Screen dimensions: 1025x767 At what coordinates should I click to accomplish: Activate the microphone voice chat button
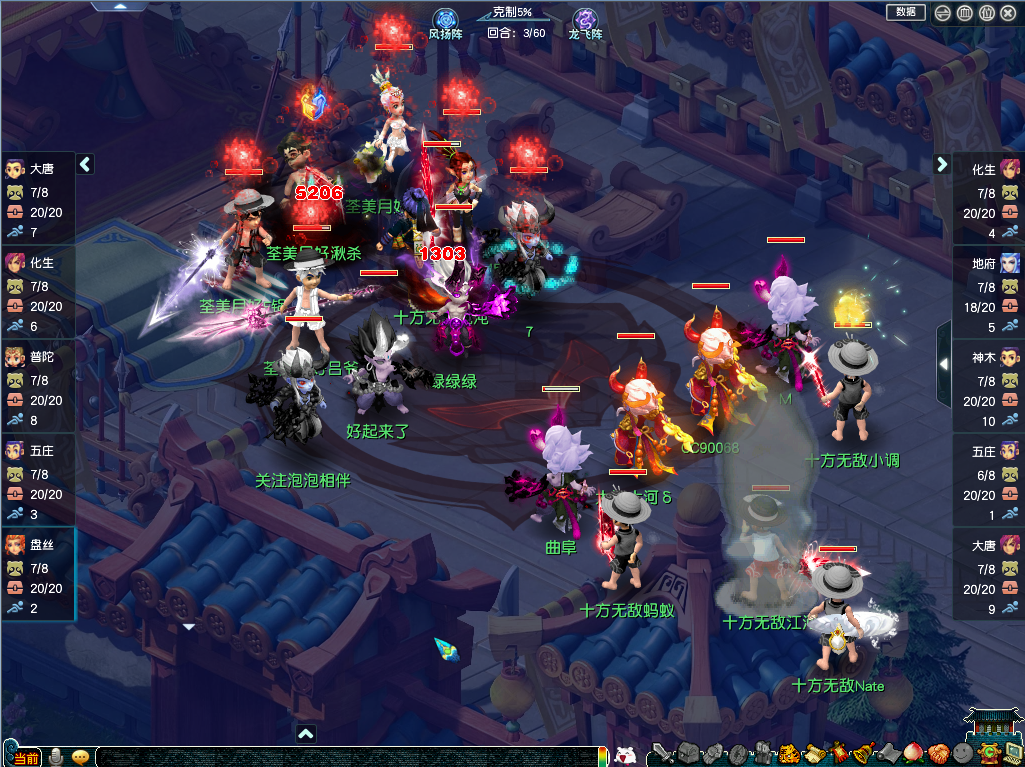coord(57,756)
